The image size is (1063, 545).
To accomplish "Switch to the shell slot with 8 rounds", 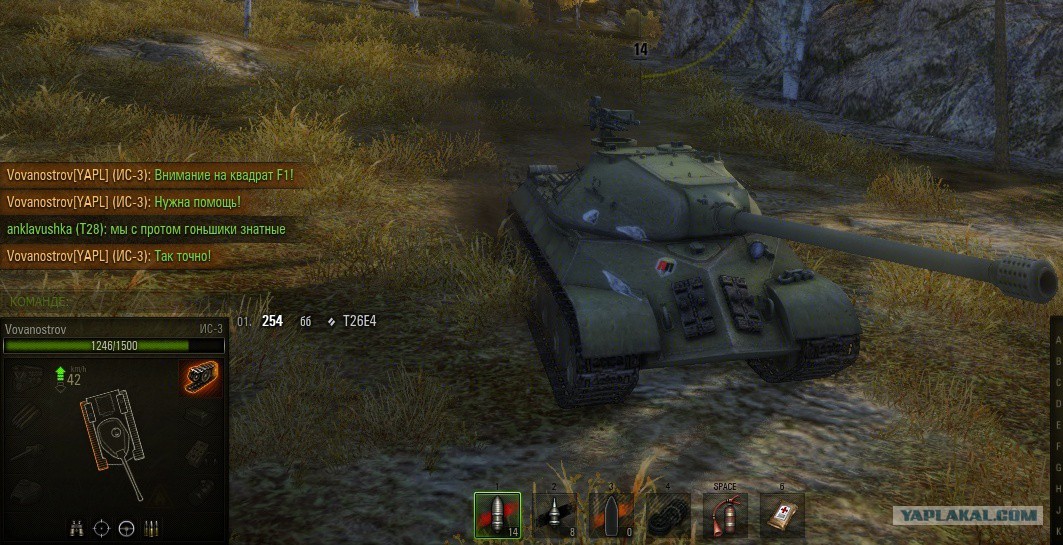I will 554,516.
